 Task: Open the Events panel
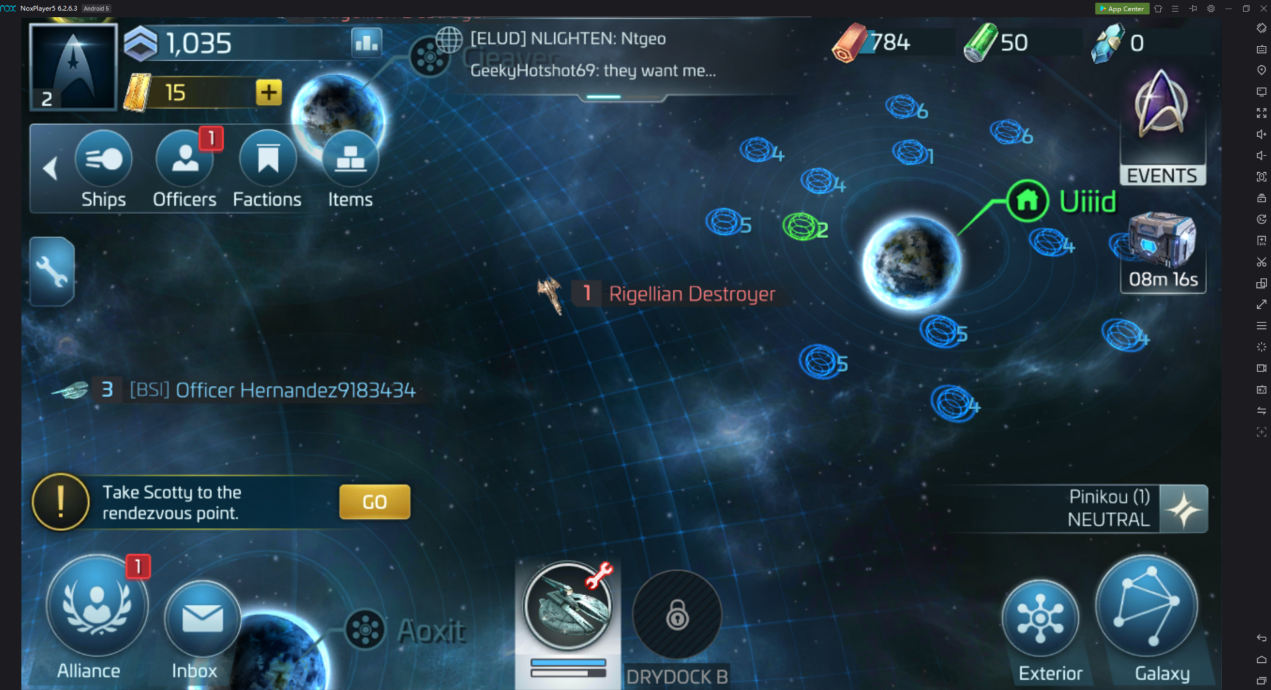1162,127
